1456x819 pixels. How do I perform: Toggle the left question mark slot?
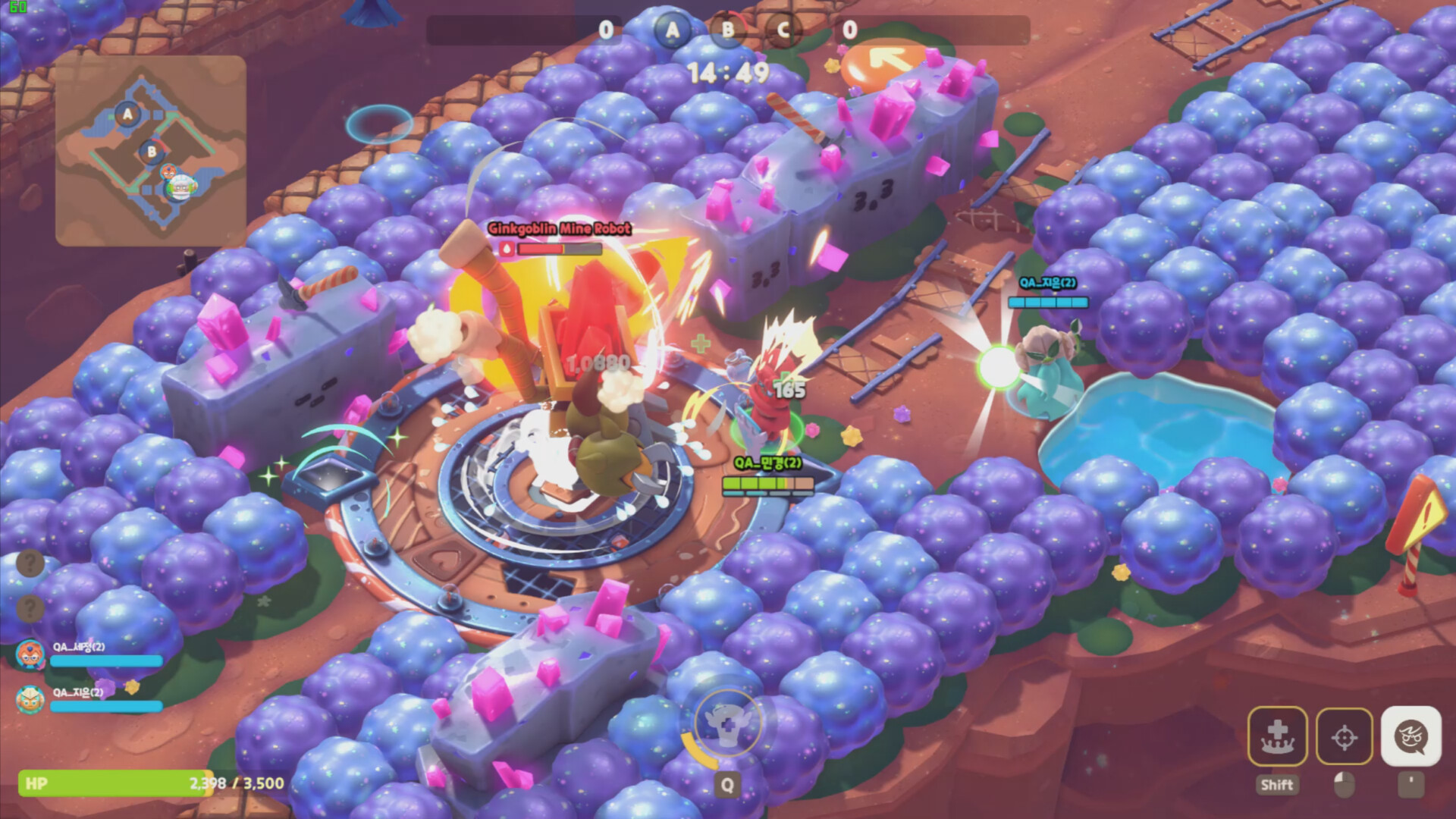pos(29,563)
